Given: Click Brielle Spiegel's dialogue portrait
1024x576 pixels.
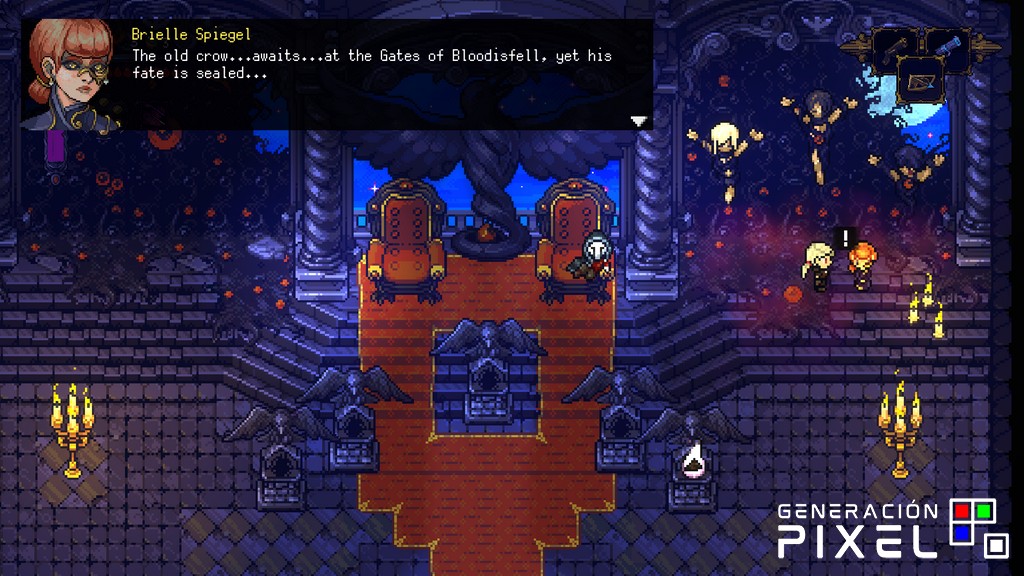Looking at the screenshot, I should coord(69,75).
